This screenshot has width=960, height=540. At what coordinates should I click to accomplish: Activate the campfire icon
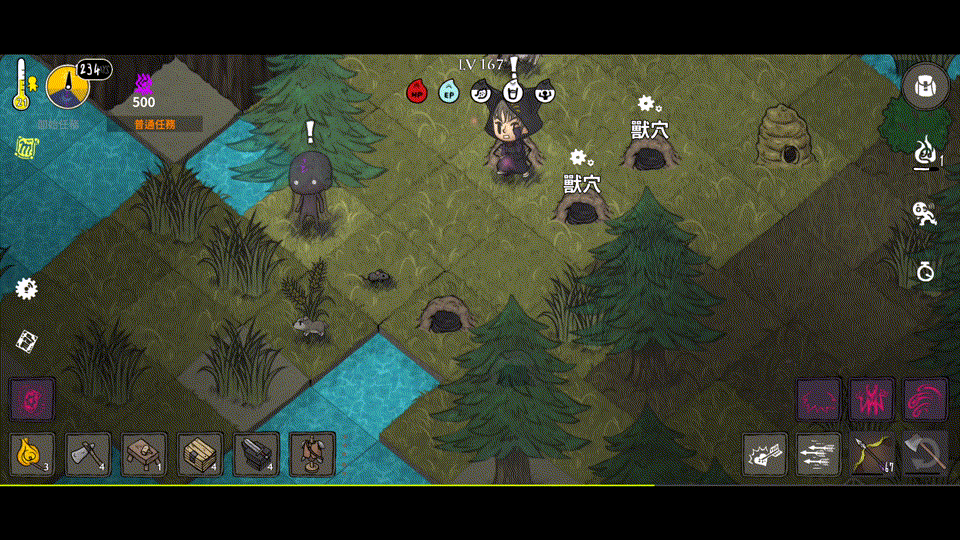click(x=926, y=153)
